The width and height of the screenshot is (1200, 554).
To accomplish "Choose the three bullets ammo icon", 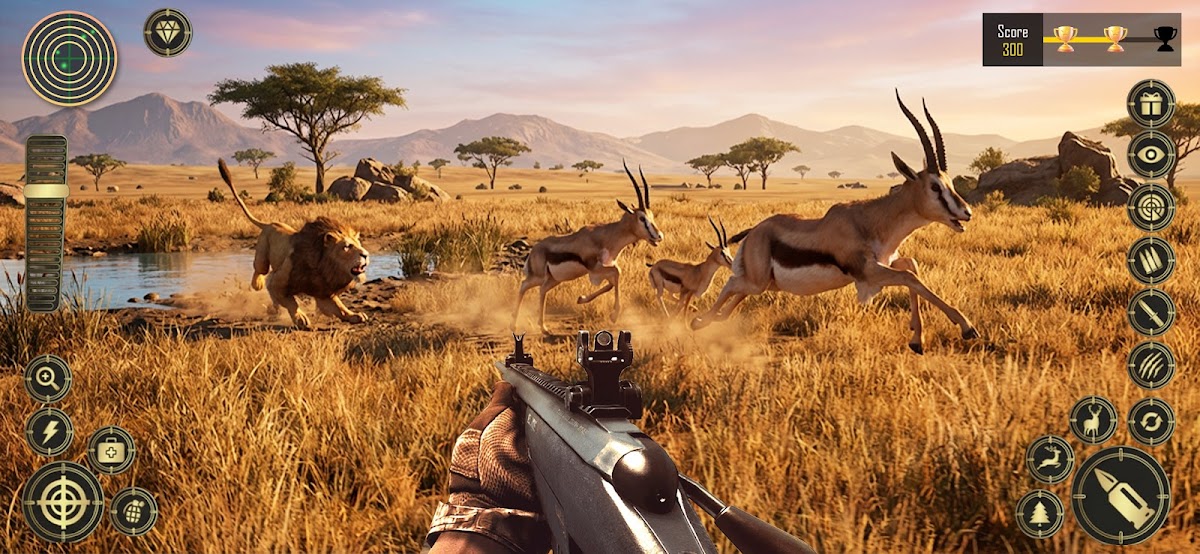I will [x=1151, y=260].
